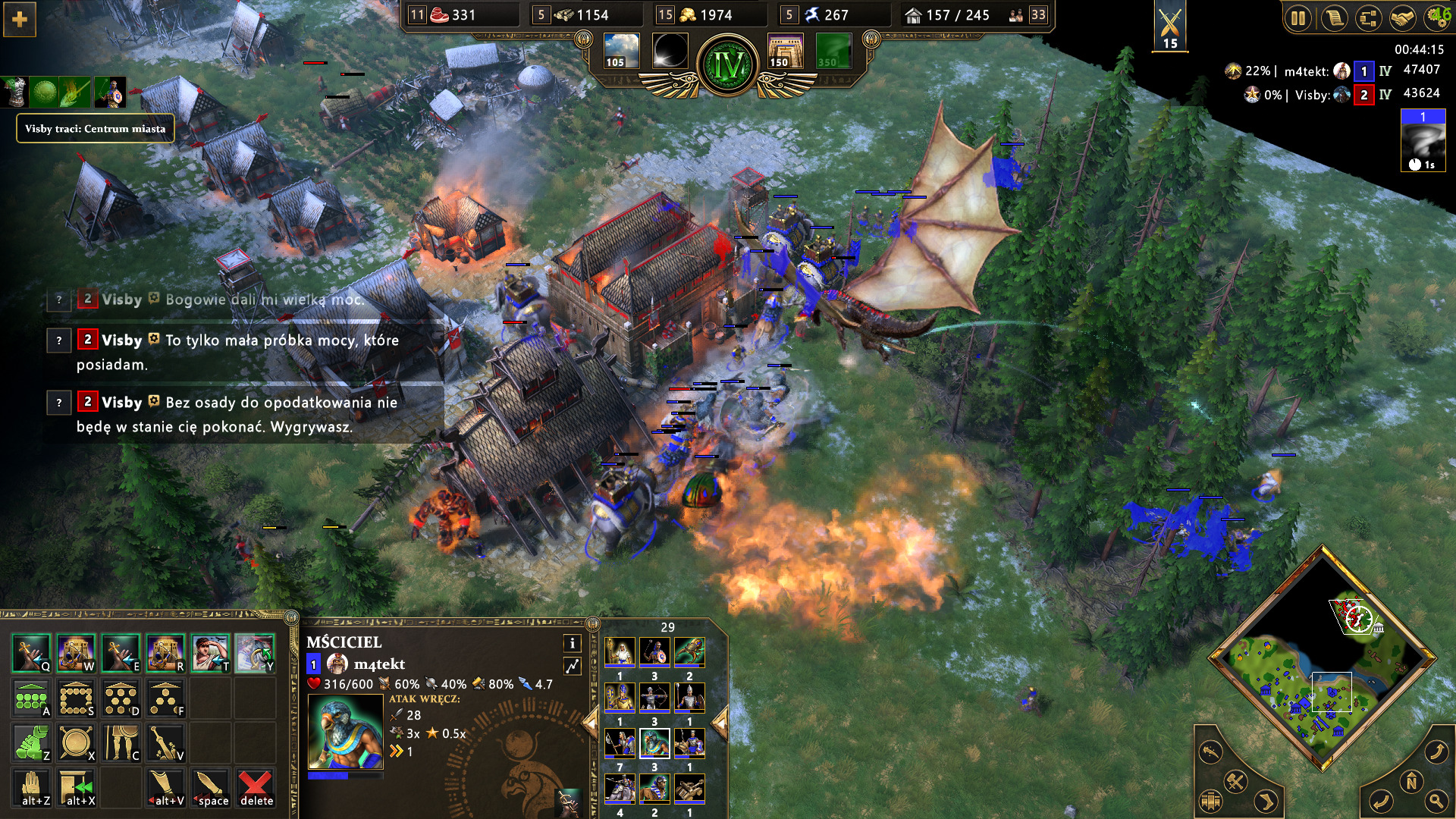Viewport: 1456px width, 819px height.
Task: Select the box formation command
Action: point(77,698)
